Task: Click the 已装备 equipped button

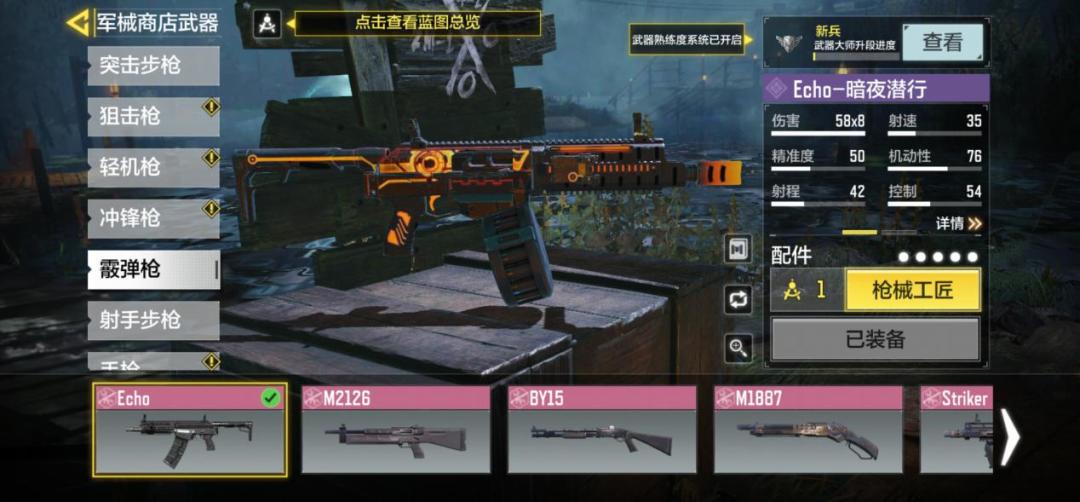Action: click(x=875, y=340)
